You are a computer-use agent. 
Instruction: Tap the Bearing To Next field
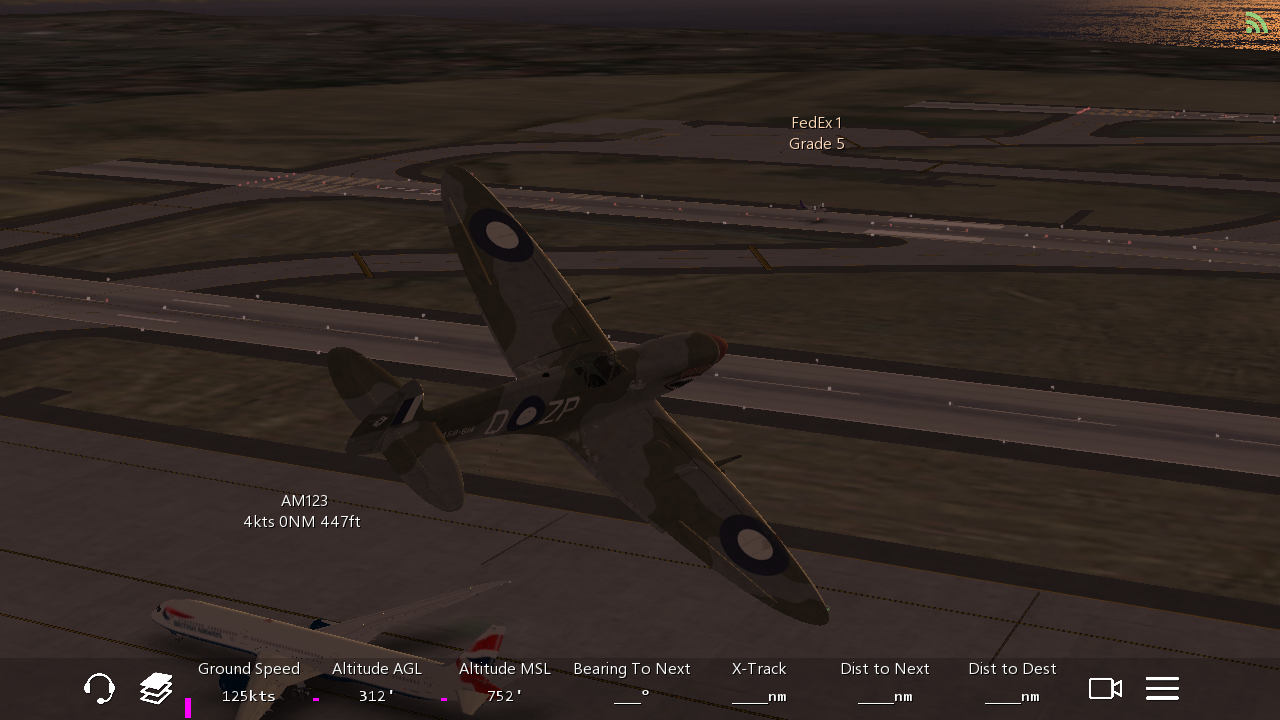click(632, 682)
